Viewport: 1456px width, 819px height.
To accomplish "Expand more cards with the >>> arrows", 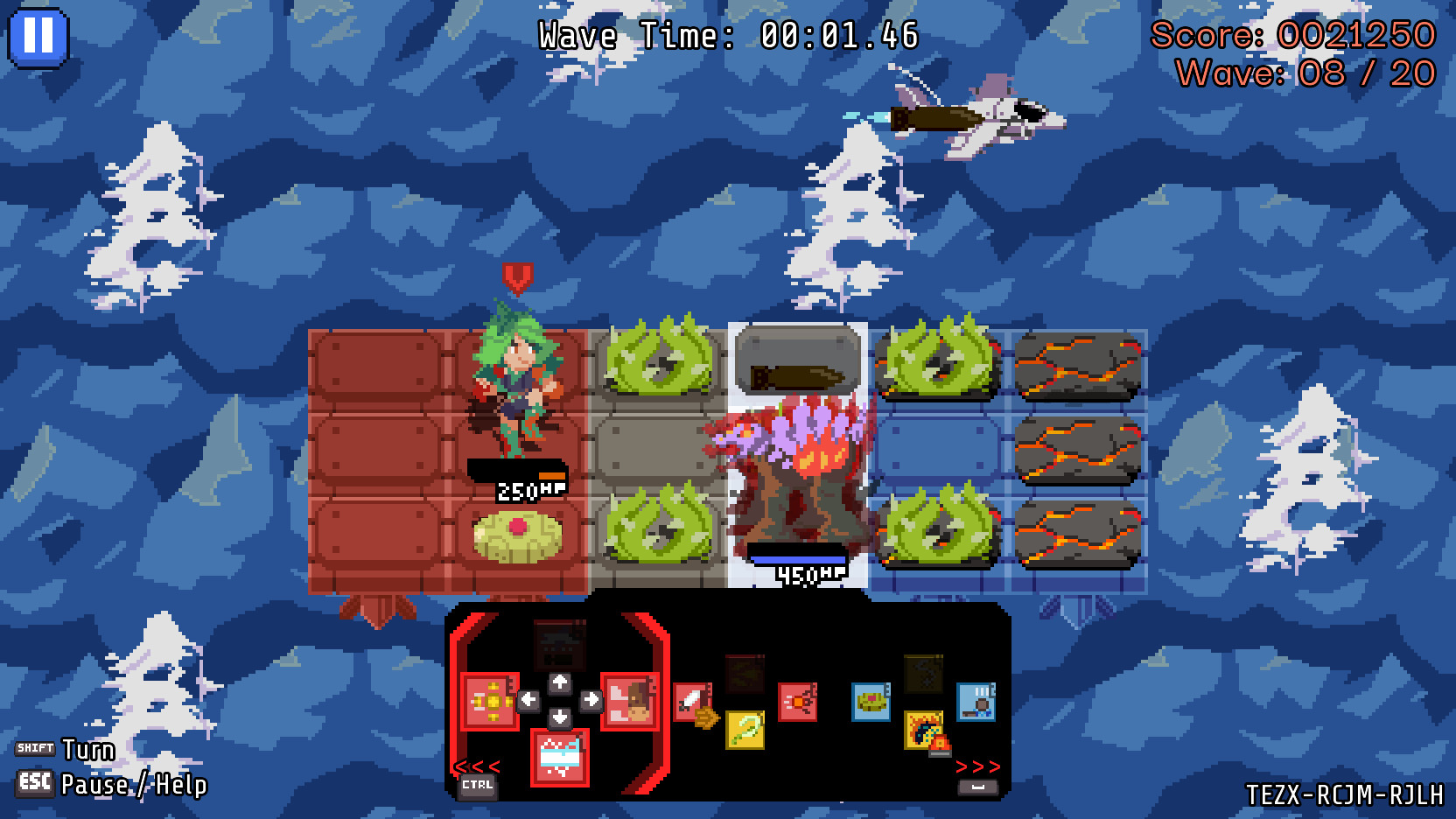I will click(977, 765).
